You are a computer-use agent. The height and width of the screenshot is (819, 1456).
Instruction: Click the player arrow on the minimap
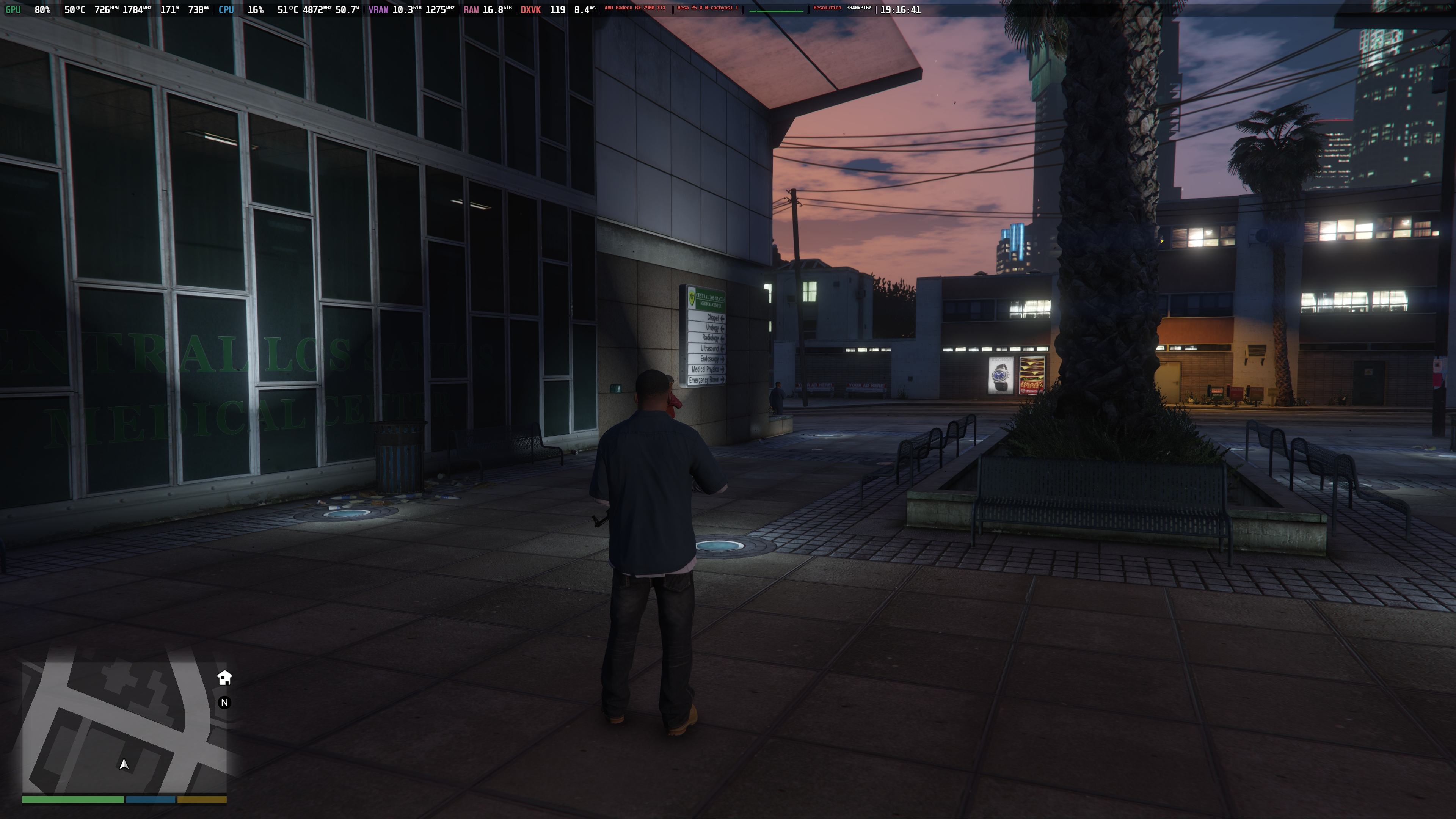(x=124, y=764)
